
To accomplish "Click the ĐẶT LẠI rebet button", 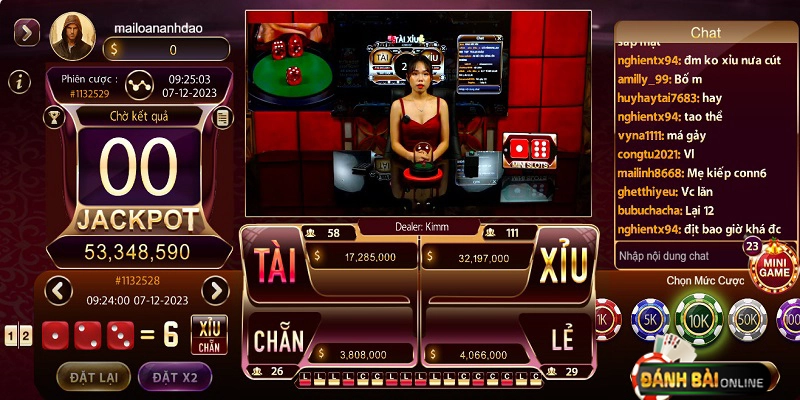I will pyautogui.click(x=92, y=376).
